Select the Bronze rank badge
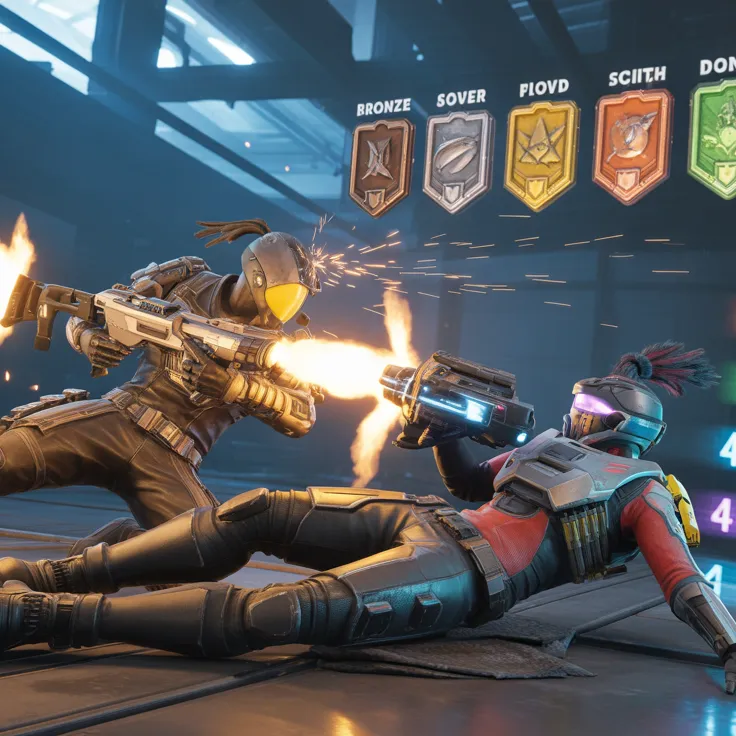736x736 pixels. coord(381,167)
